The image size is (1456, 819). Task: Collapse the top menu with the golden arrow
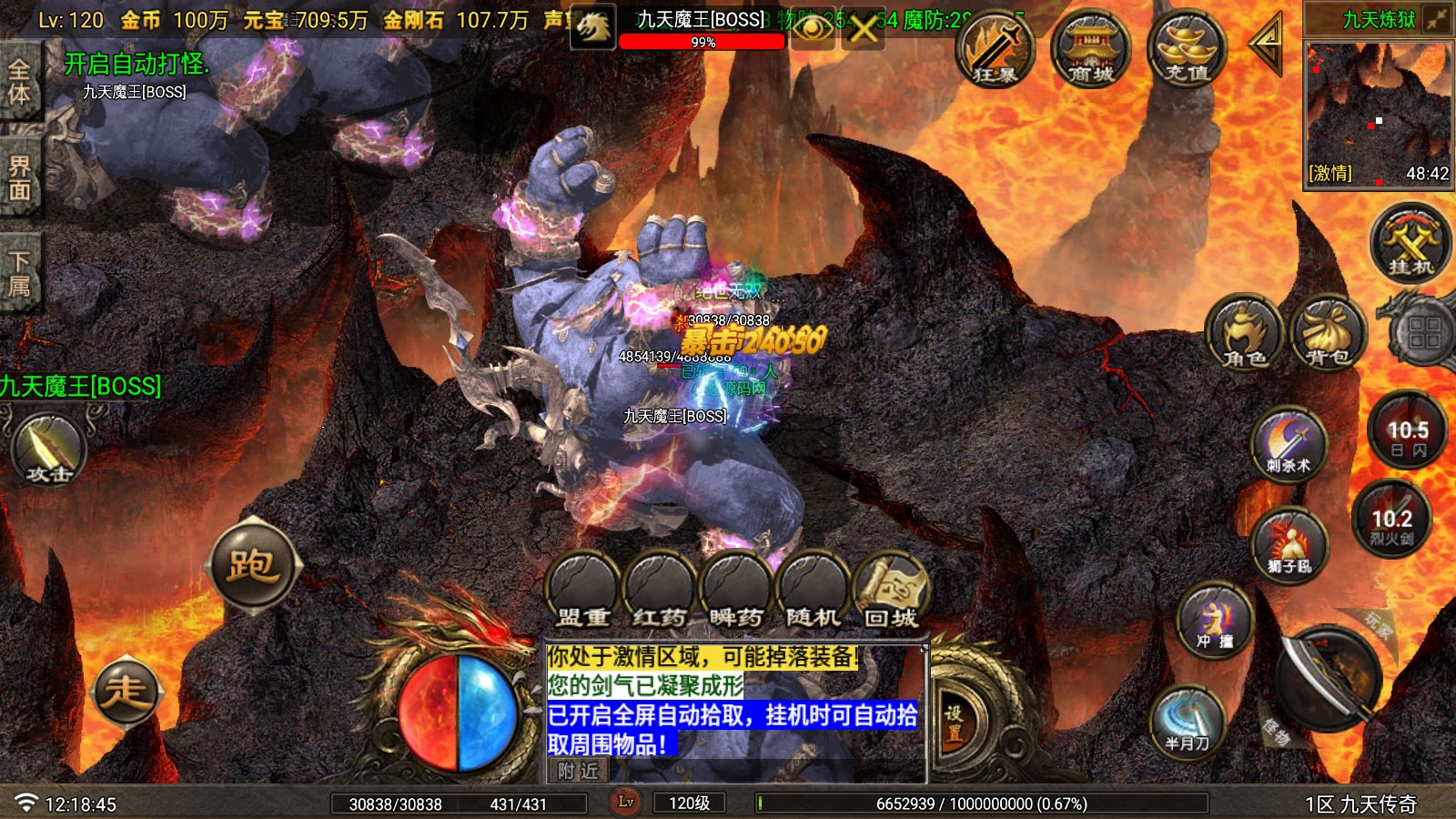click(x=1265, y=45)
